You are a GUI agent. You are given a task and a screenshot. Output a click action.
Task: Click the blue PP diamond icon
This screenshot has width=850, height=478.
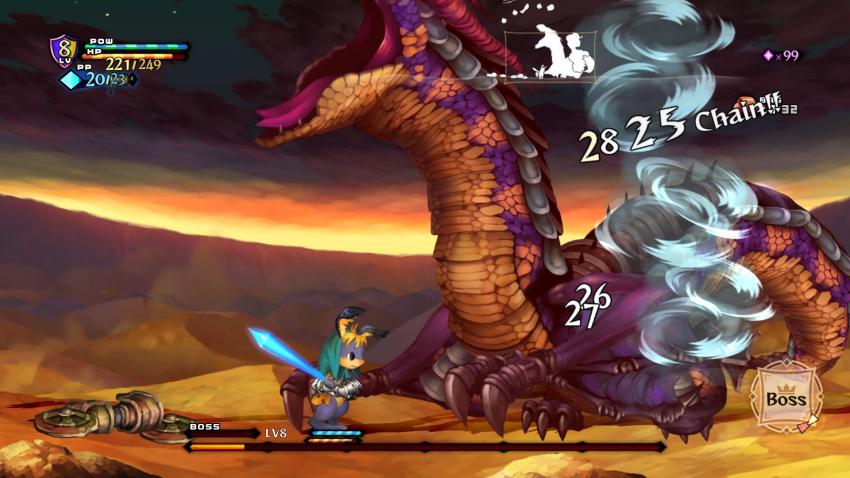71,80
